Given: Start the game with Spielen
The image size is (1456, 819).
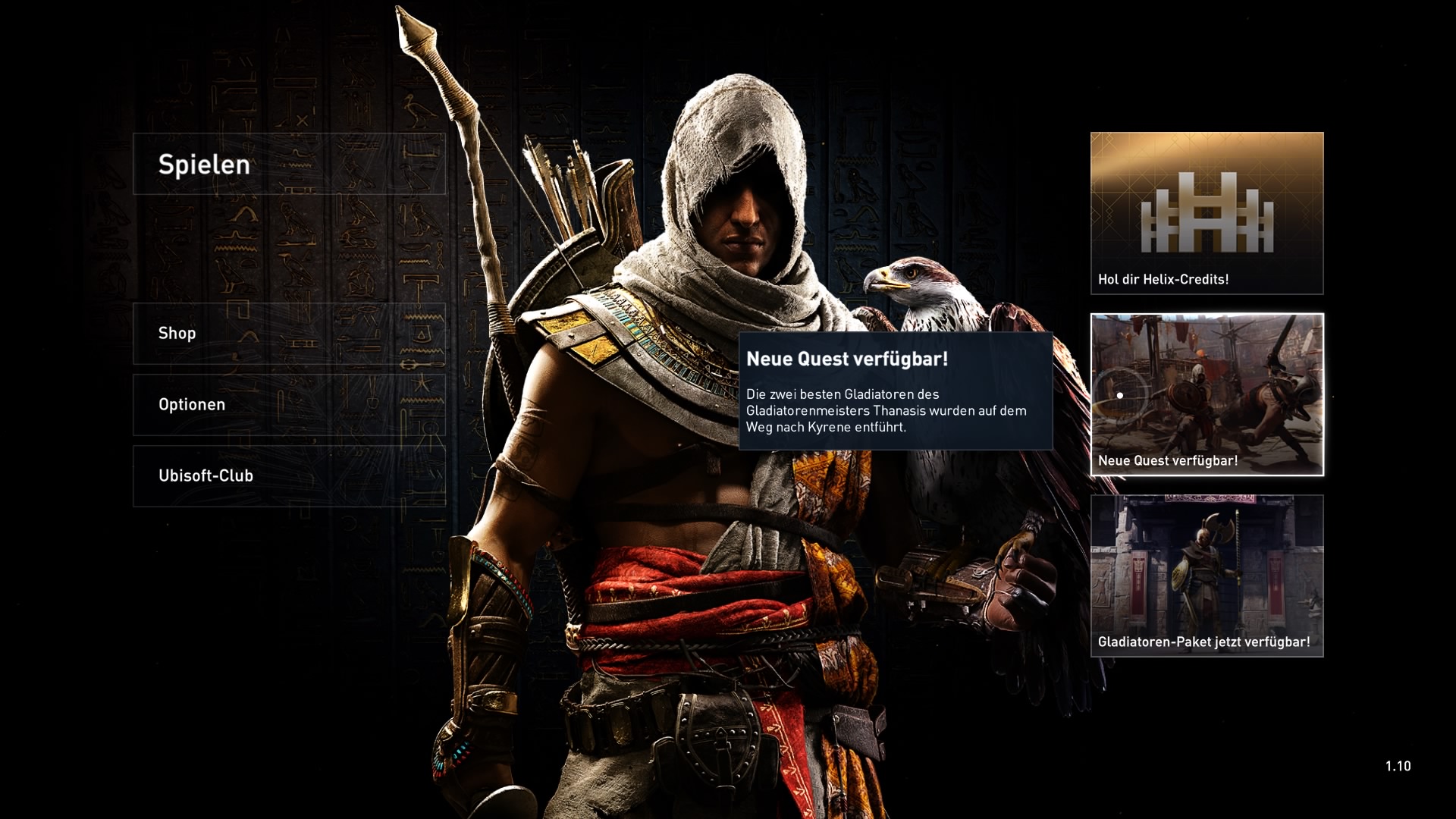Looking at the screenshot, I should pyautogui.click(x=289, y=165).
